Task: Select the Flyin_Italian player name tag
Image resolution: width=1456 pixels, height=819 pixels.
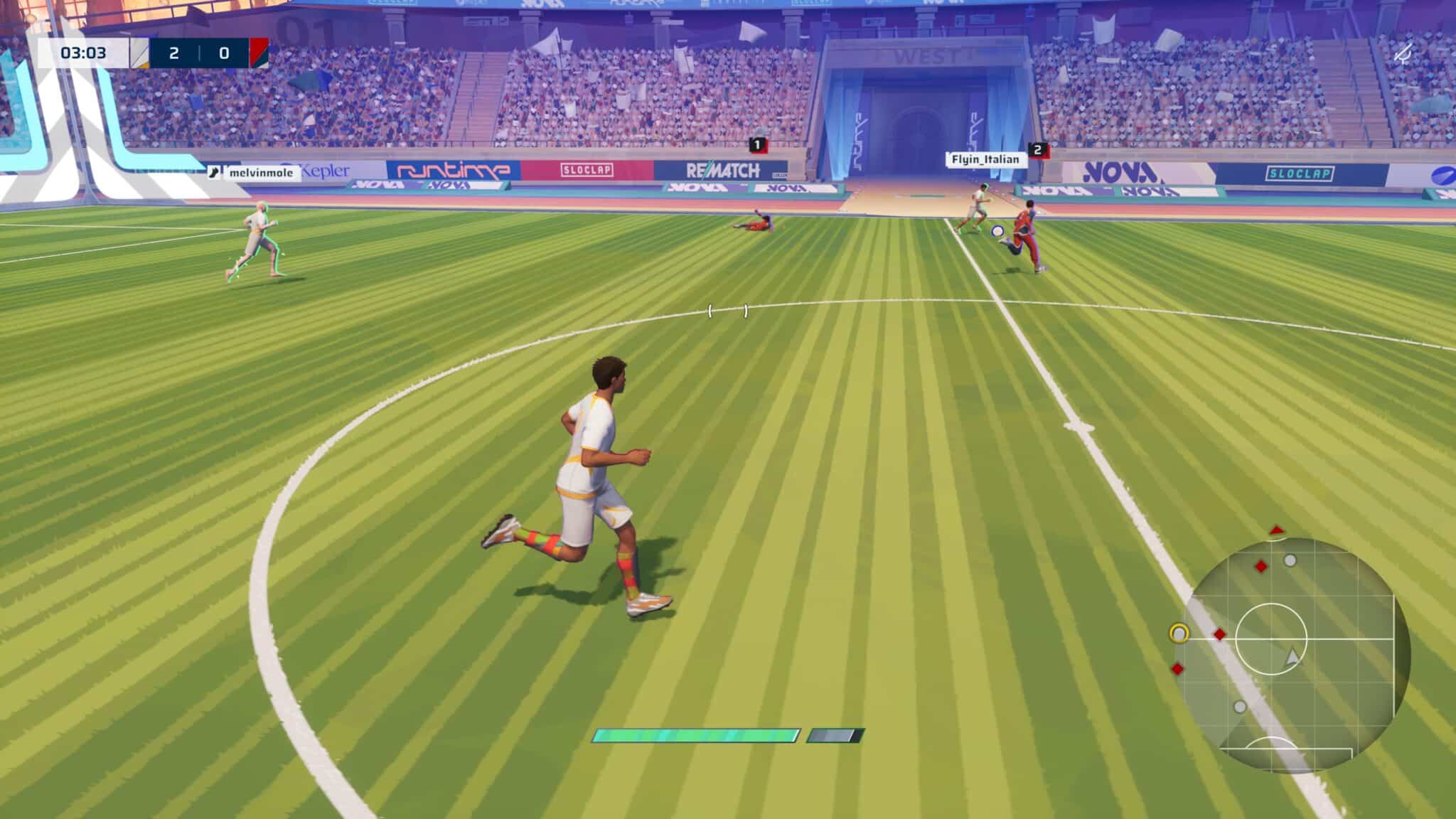Action: click(x=985, y=159)
